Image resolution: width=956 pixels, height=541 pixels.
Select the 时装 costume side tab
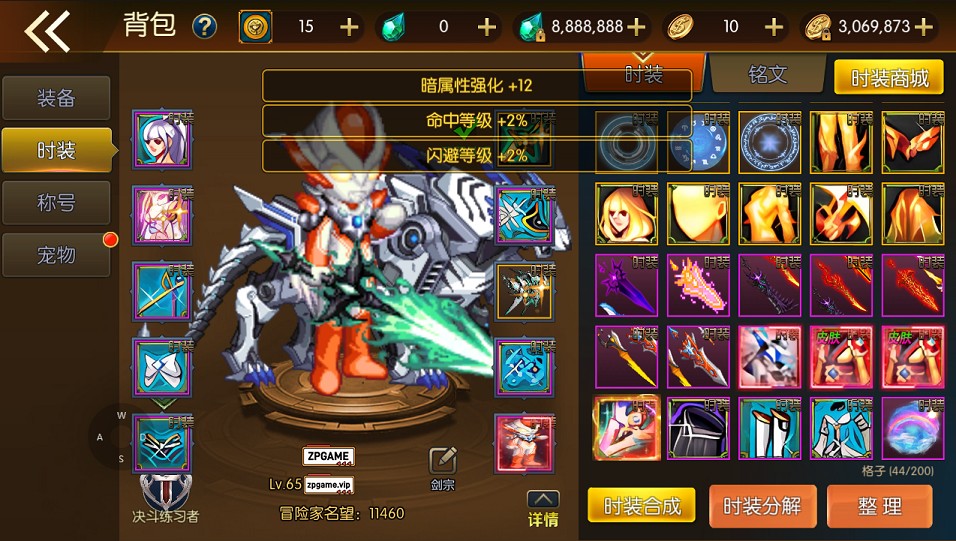[x=57, y=151]
